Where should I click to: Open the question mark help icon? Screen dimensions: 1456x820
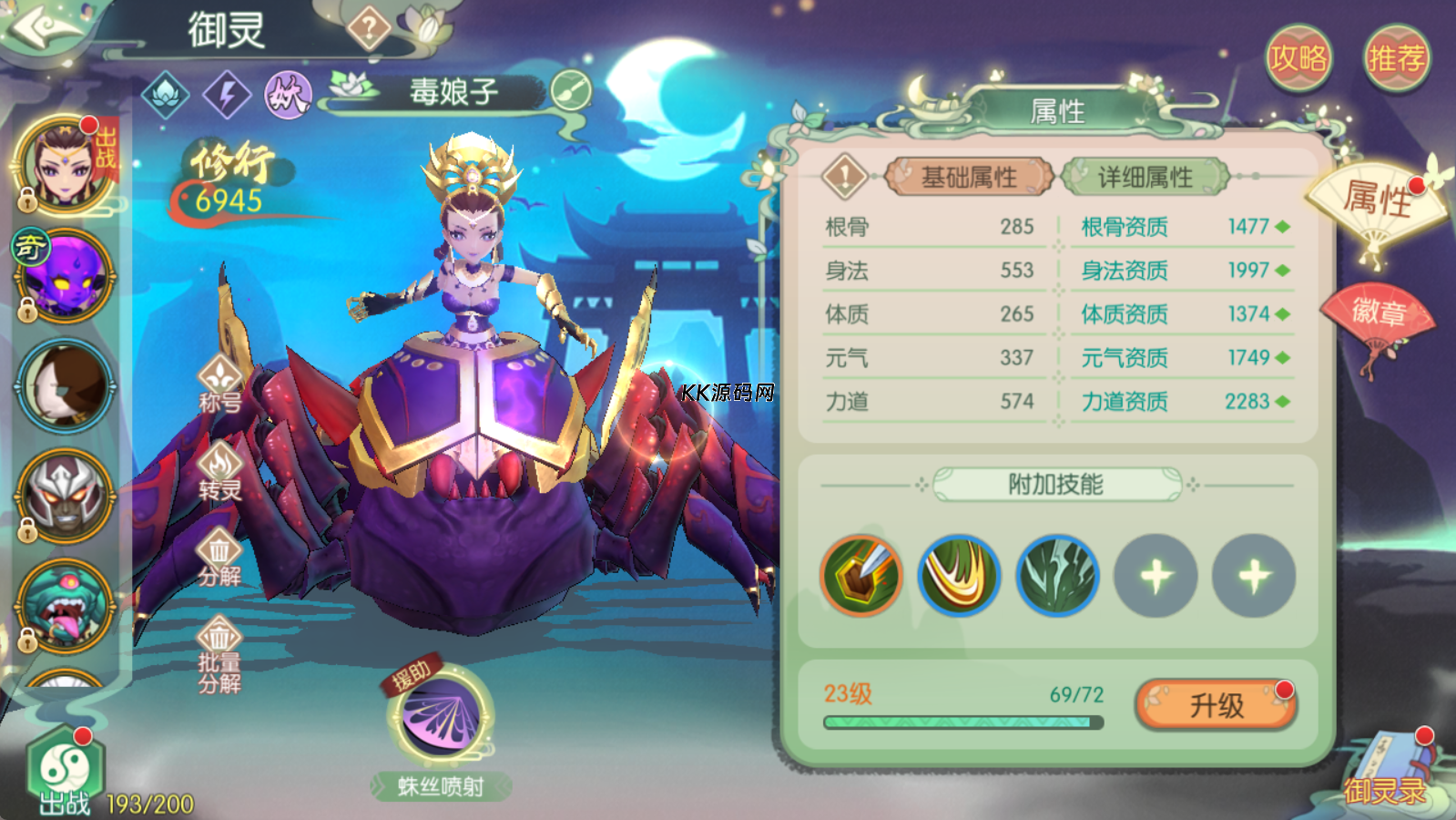[369, 30]
